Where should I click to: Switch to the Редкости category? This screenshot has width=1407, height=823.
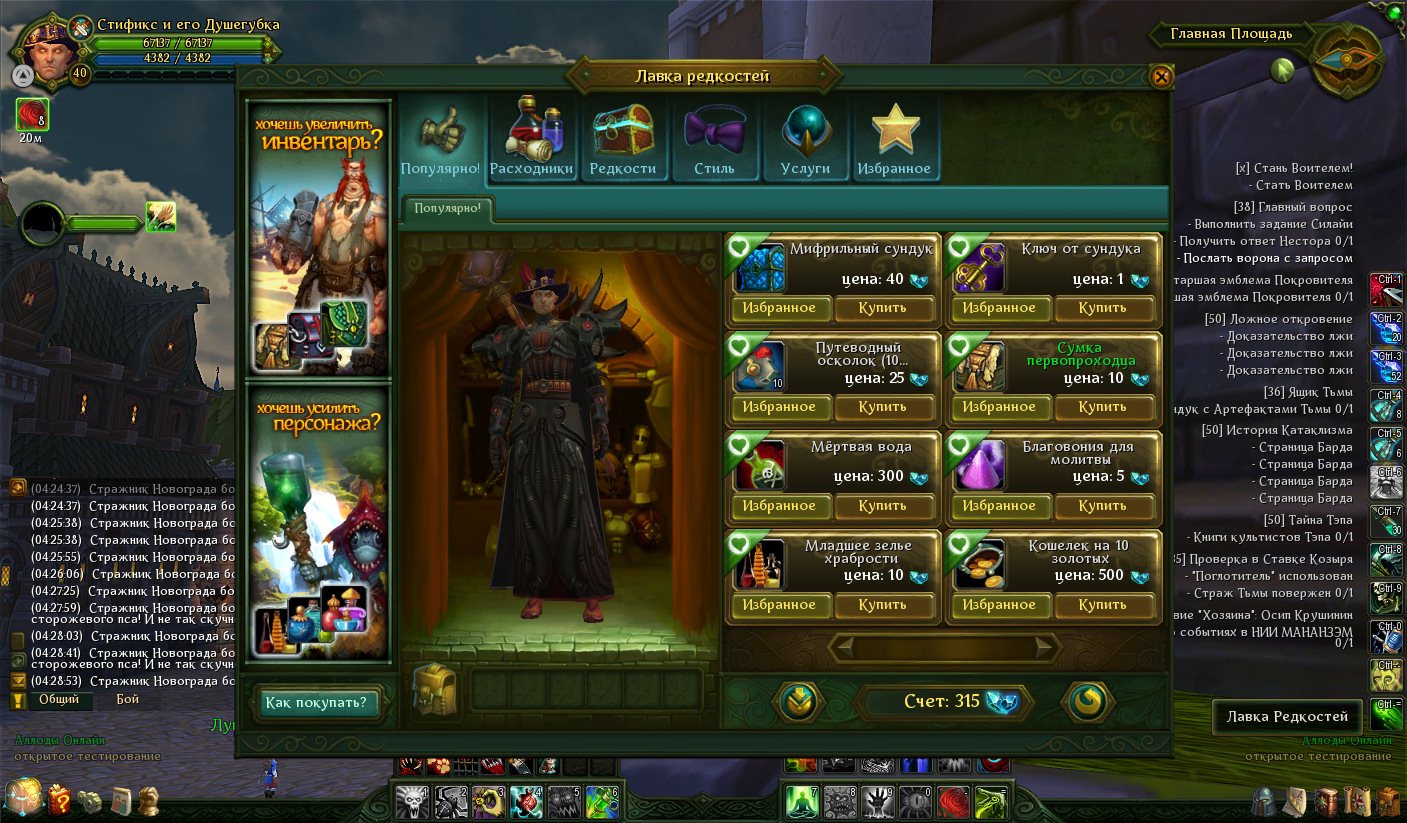[x=622, y=137]
